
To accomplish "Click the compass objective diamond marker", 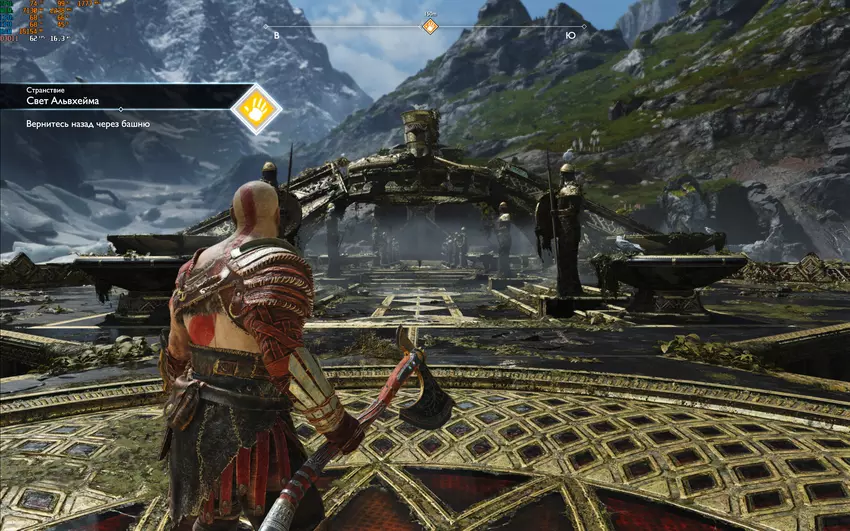I will 430,27.
